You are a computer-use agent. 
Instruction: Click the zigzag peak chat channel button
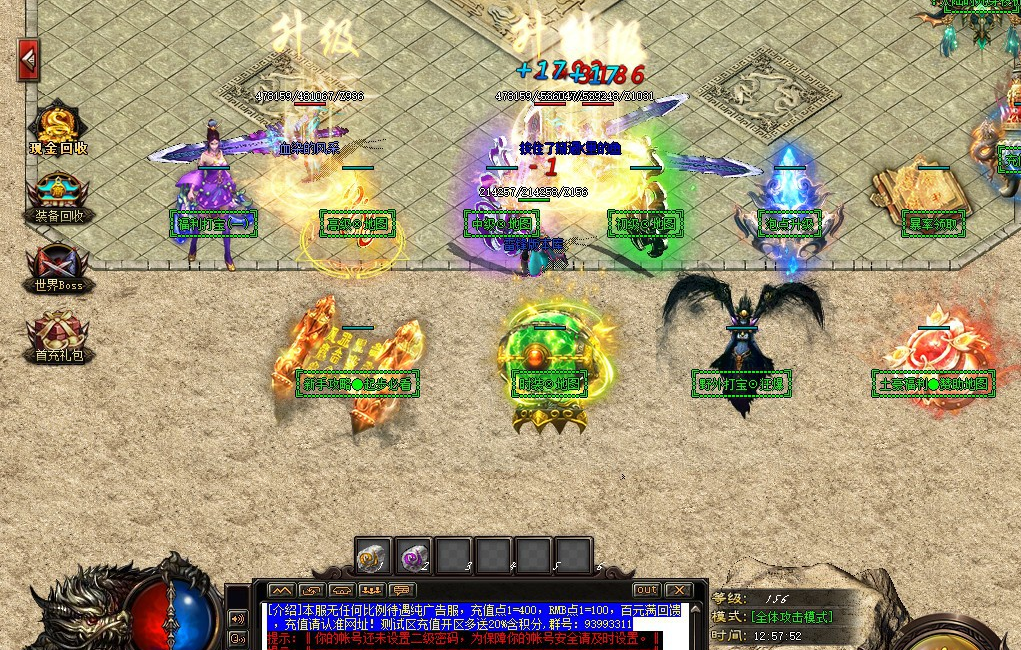[x=281, y=590]
